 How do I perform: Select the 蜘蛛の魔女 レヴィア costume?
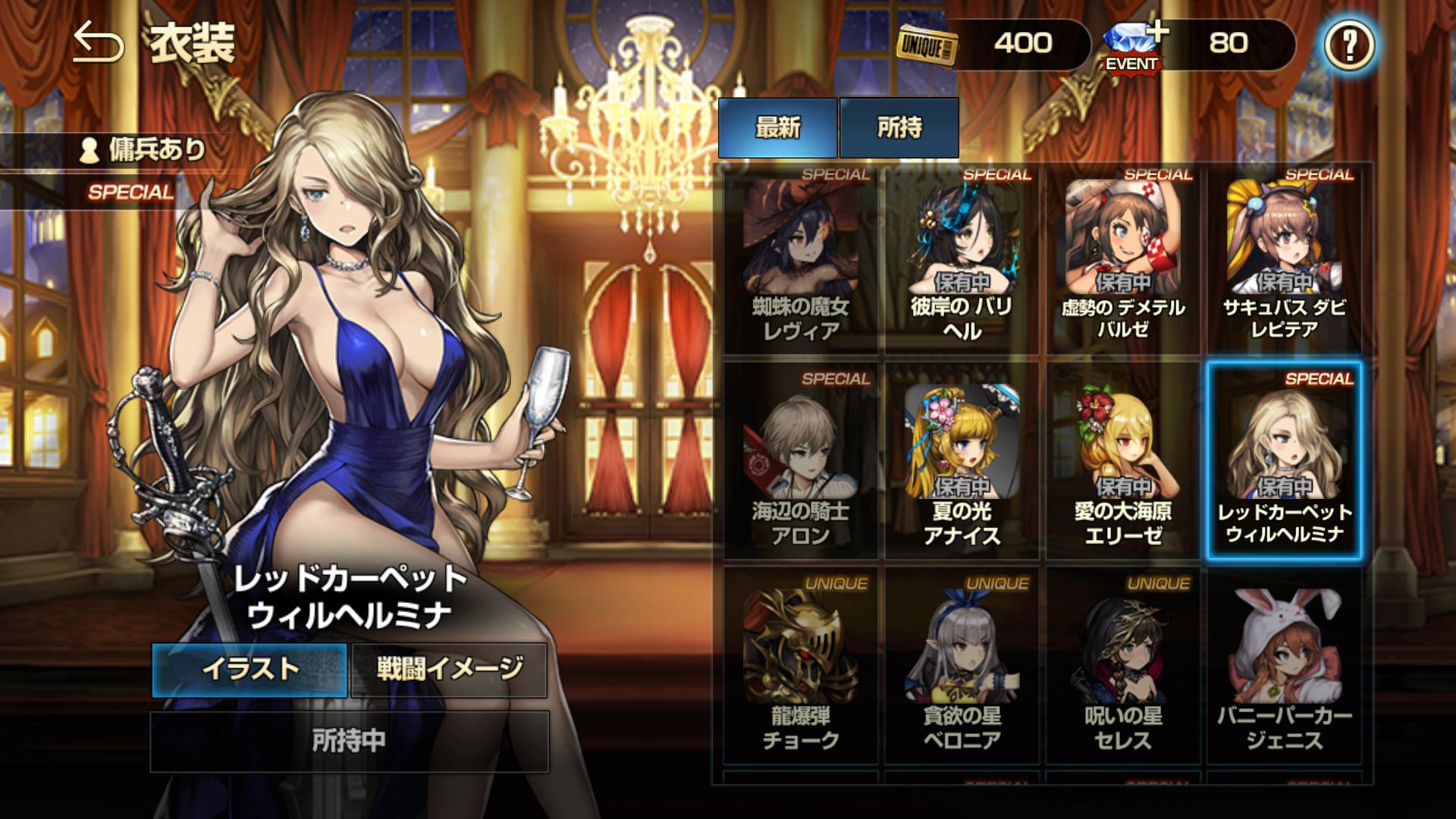pyautogui.click(x=800, y=259)
